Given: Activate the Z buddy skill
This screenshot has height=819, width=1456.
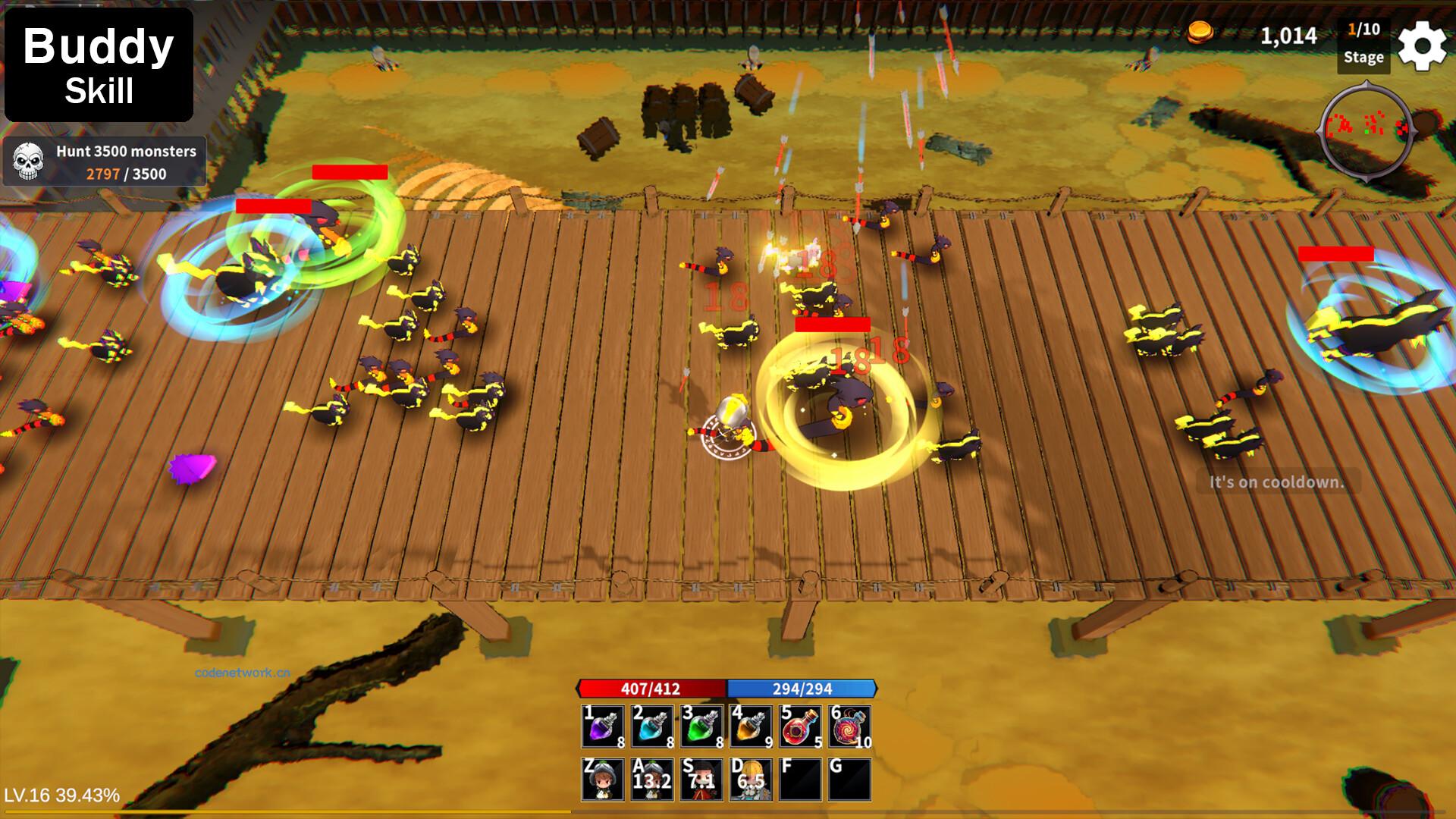Looking at the screenshot, I should click(x=603, y=779).
